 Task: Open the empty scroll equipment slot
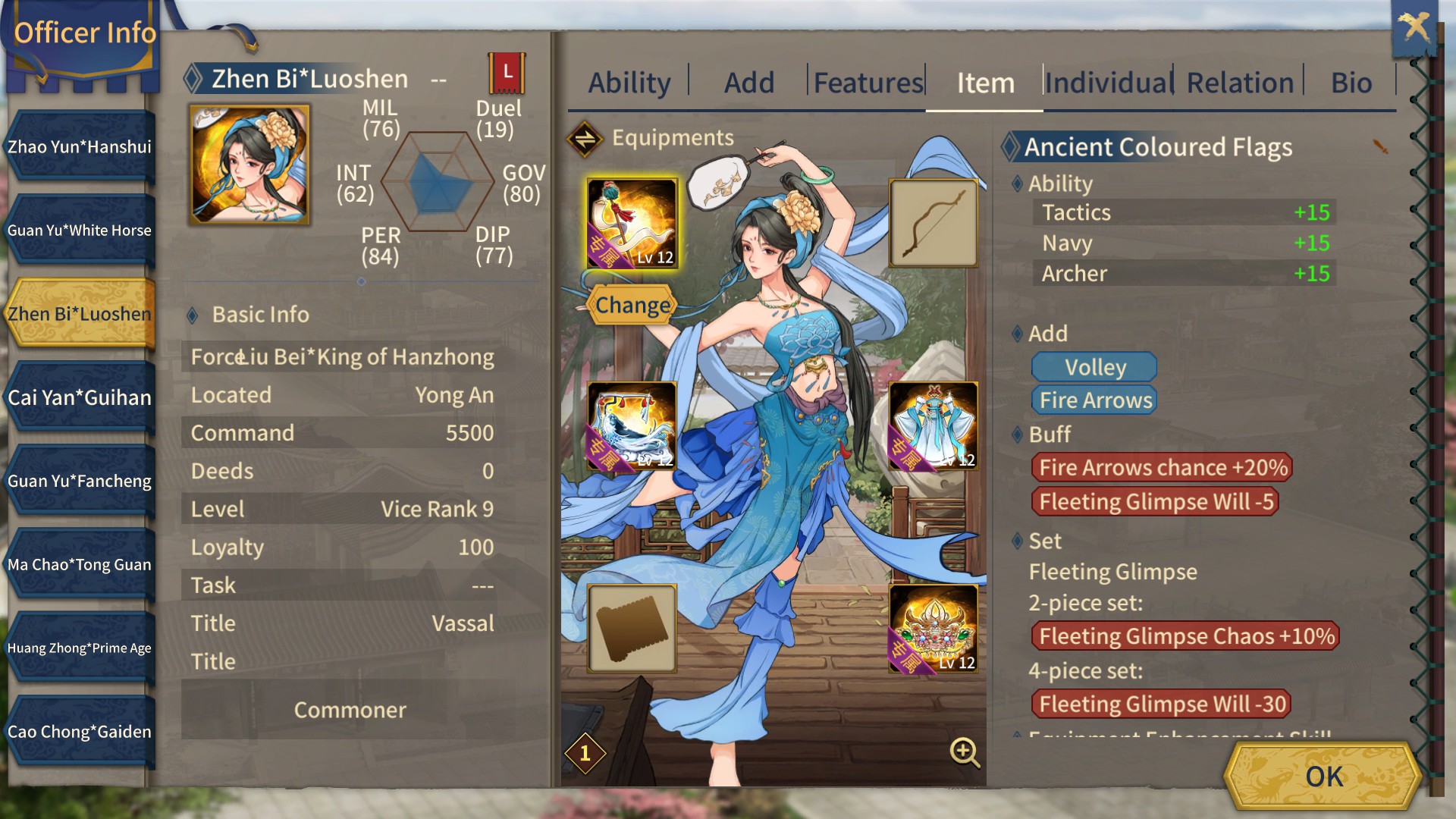click(632, 629)
